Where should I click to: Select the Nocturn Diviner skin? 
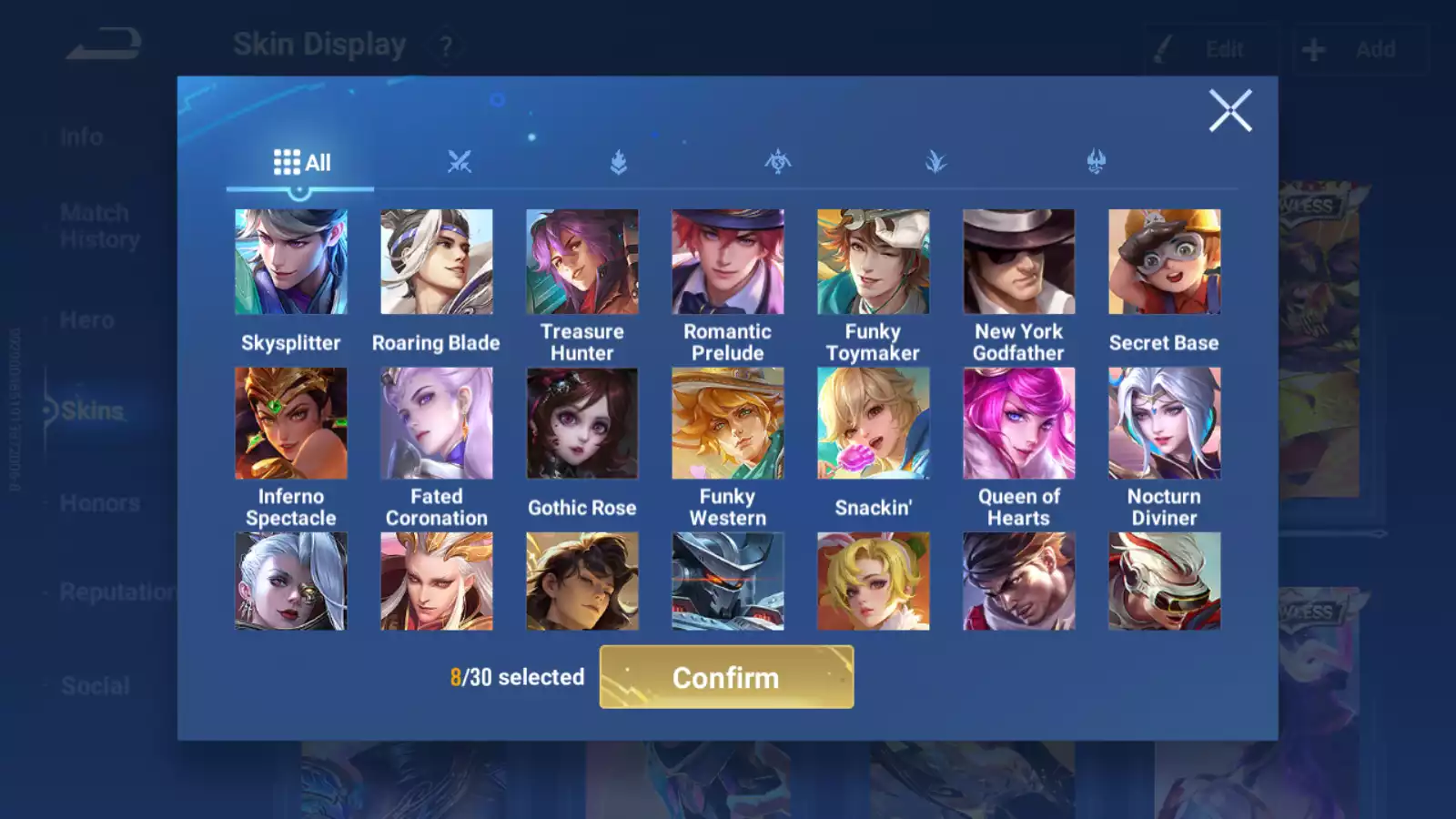pos(1165,423)
